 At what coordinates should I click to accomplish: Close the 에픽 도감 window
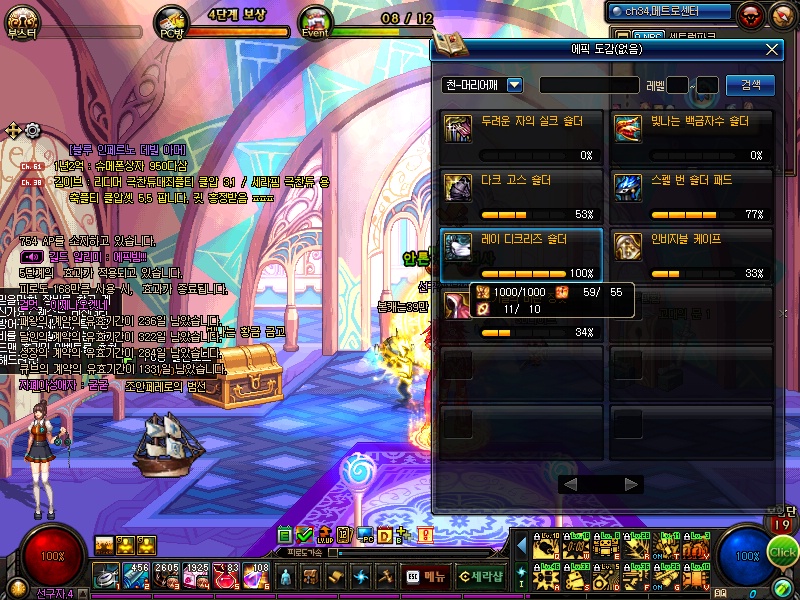771,48
